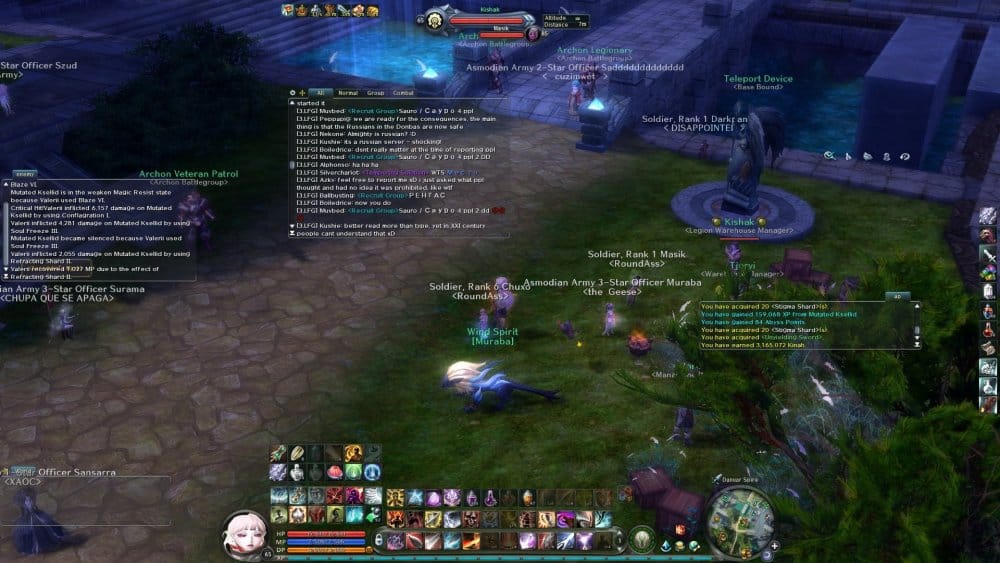Open chat settings gear icon

click(293, 93)
